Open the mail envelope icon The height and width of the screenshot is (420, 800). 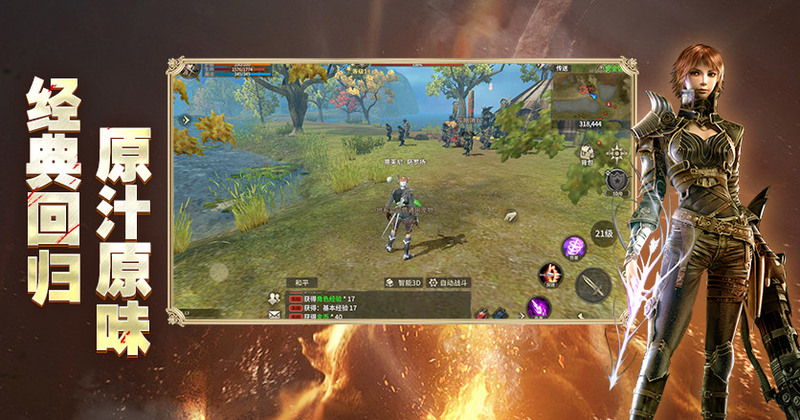(x=272, y=314)
